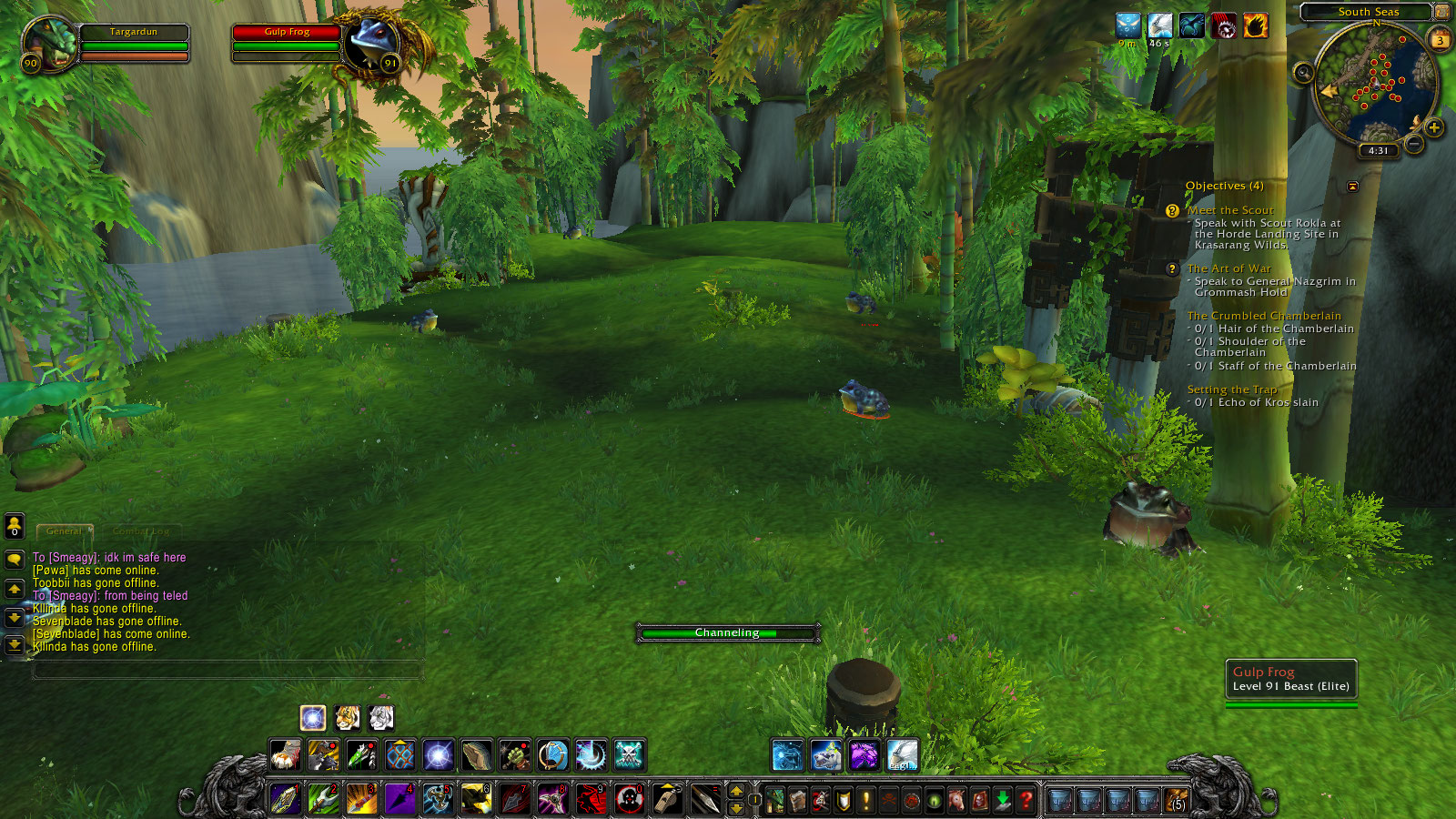
Task: Page the action bar up
Action: pos(736,791)
